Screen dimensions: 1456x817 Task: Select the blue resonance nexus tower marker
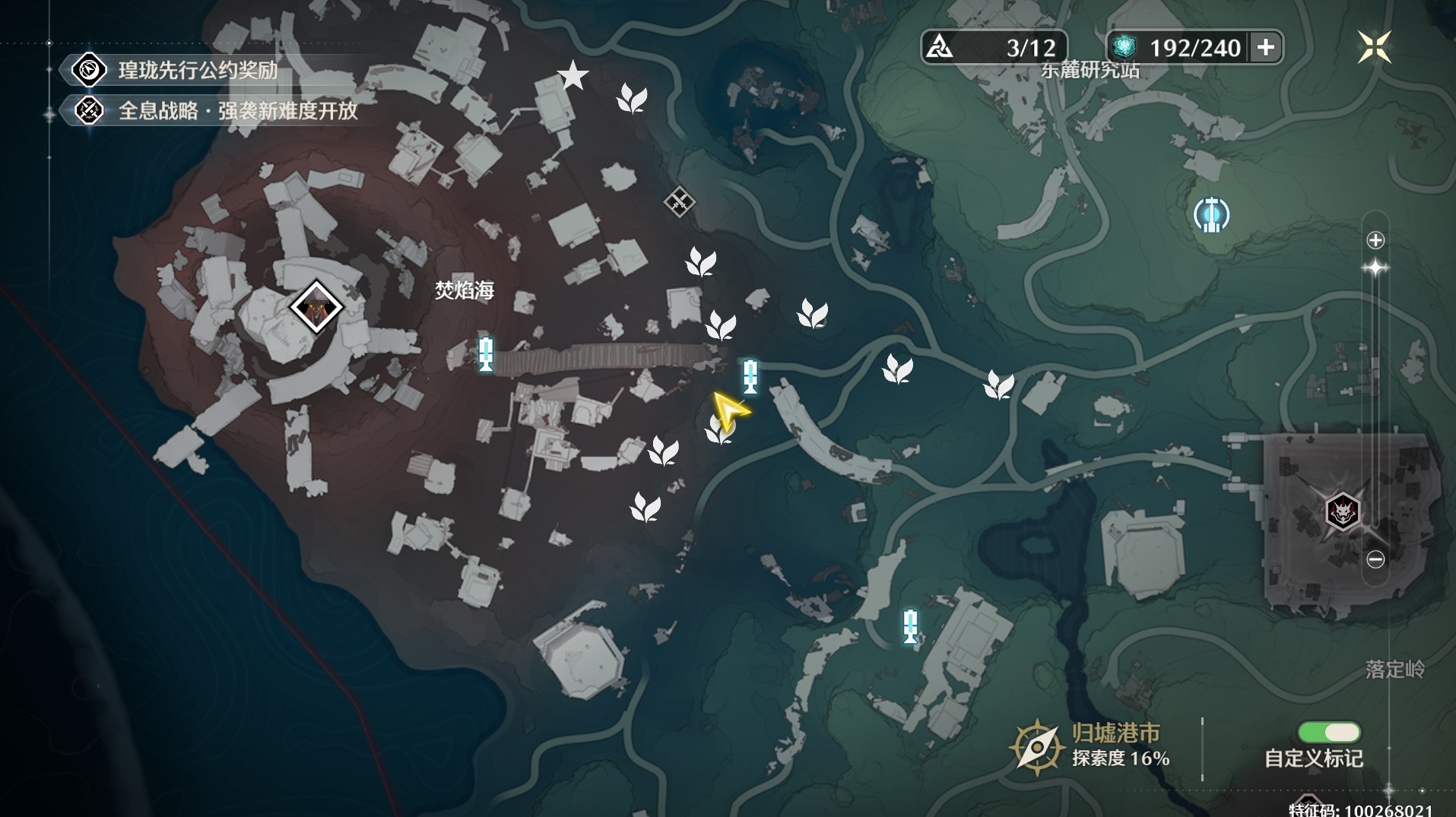[x=1211, y=214]
